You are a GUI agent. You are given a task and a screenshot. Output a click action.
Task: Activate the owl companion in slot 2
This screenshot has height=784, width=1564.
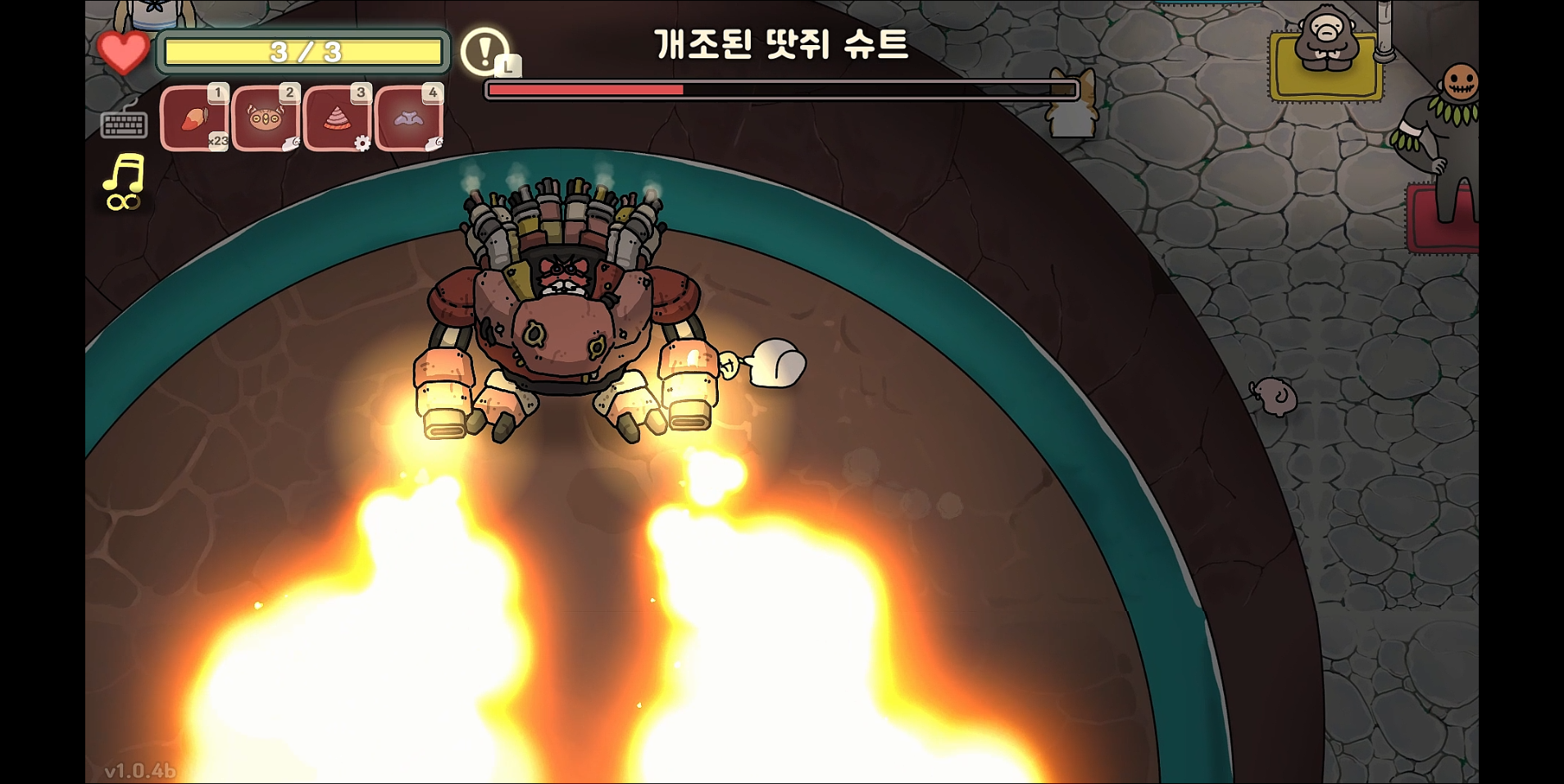tap(266, 119)
